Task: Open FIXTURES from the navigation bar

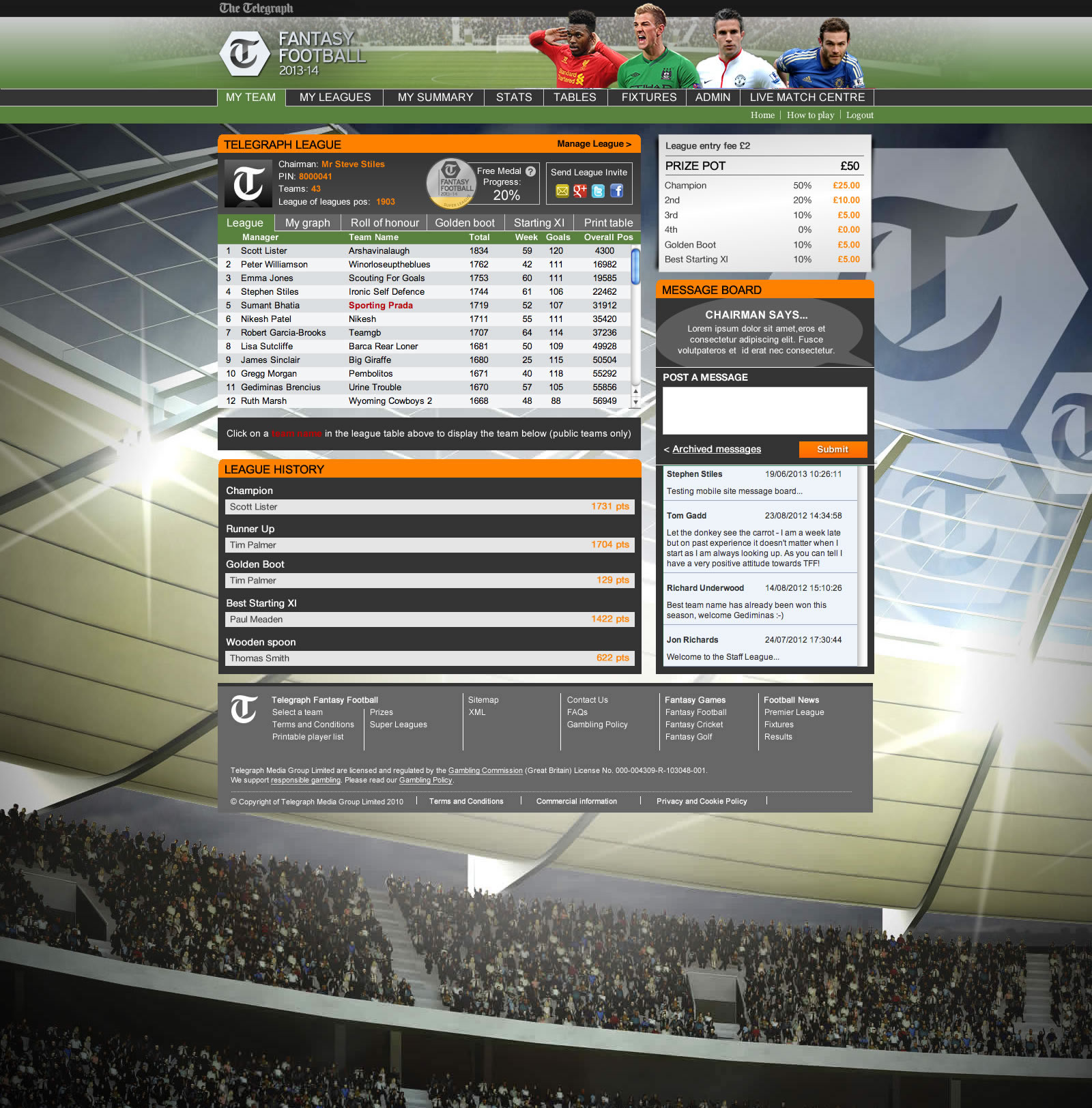Action: coord(647,97)
